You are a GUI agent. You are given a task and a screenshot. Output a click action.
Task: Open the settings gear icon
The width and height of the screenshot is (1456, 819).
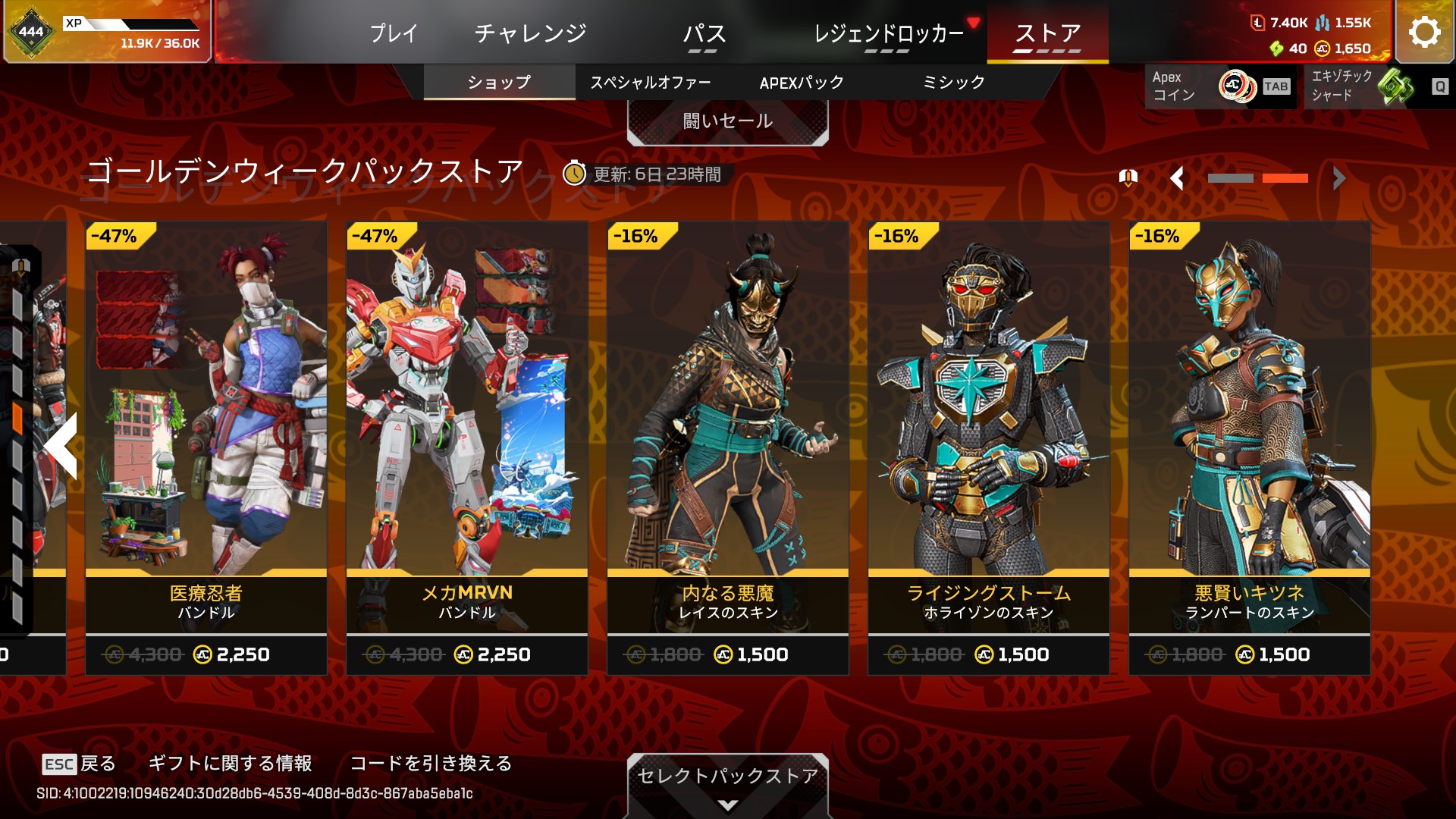click(1423, 32)
